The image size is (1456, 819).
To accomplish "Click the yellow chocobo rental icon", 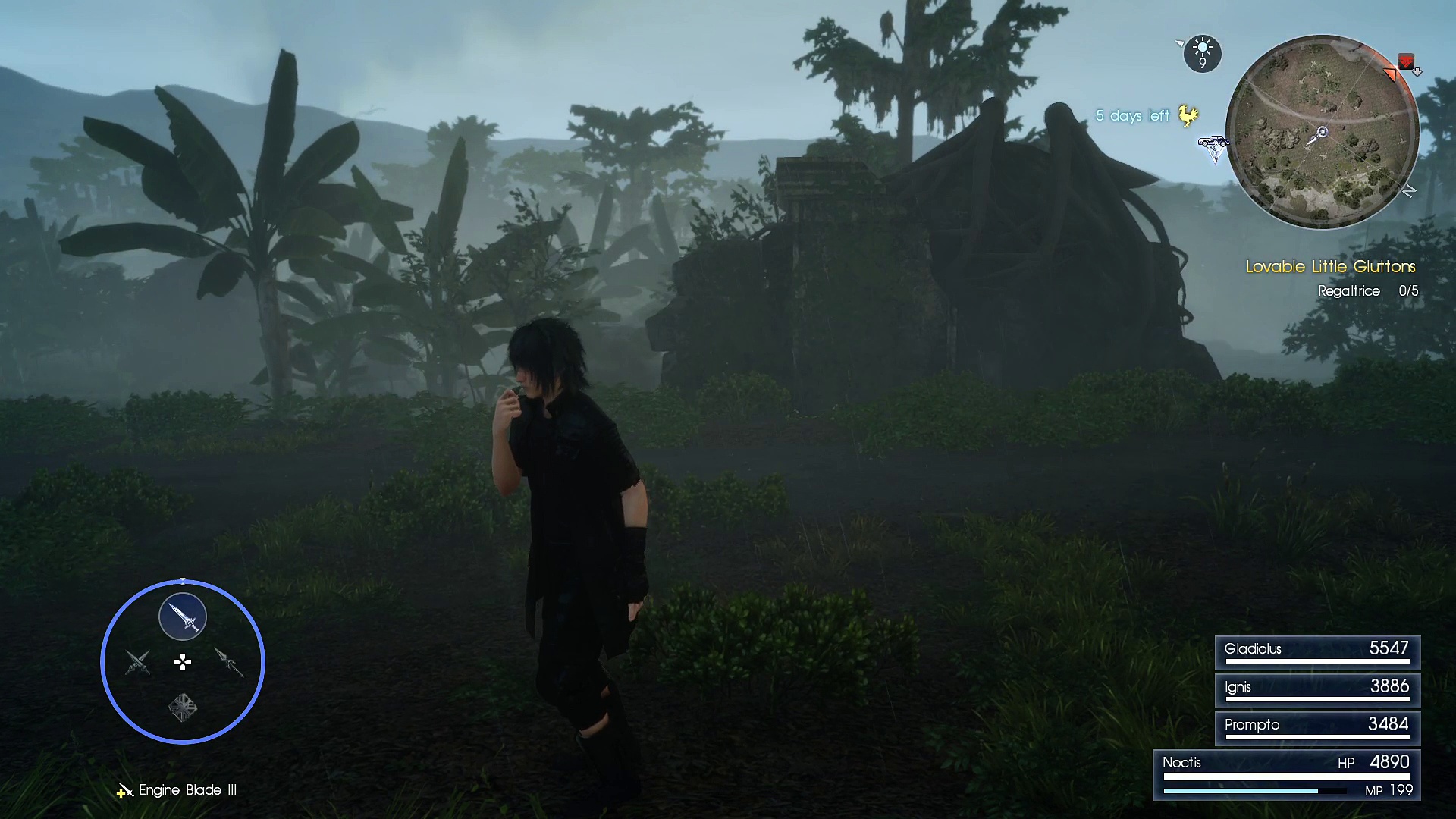I will pyautogui.click(x=1188, y=116).
